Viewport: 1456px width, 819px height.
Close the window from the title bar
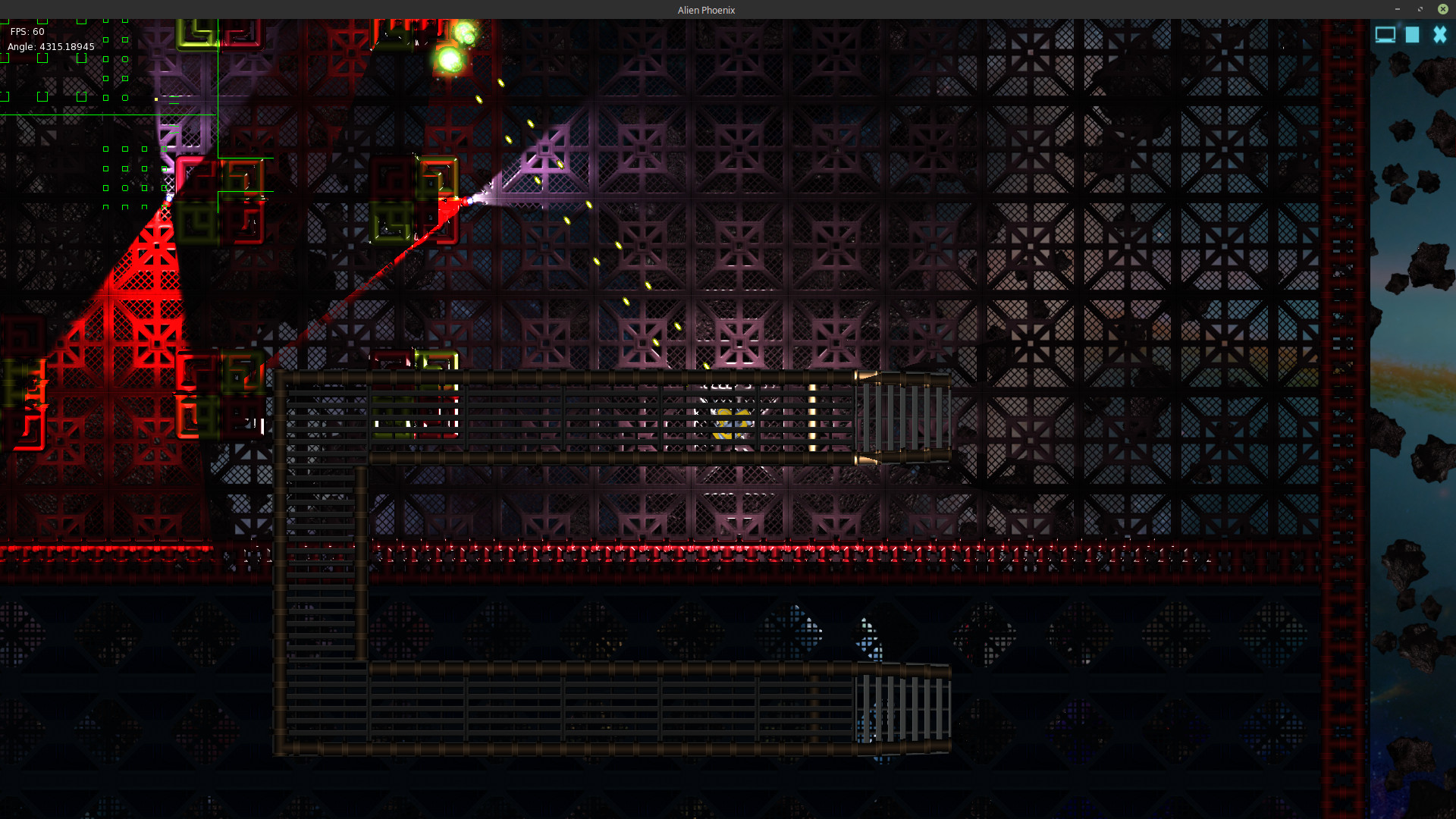(x=1442, y=9)
